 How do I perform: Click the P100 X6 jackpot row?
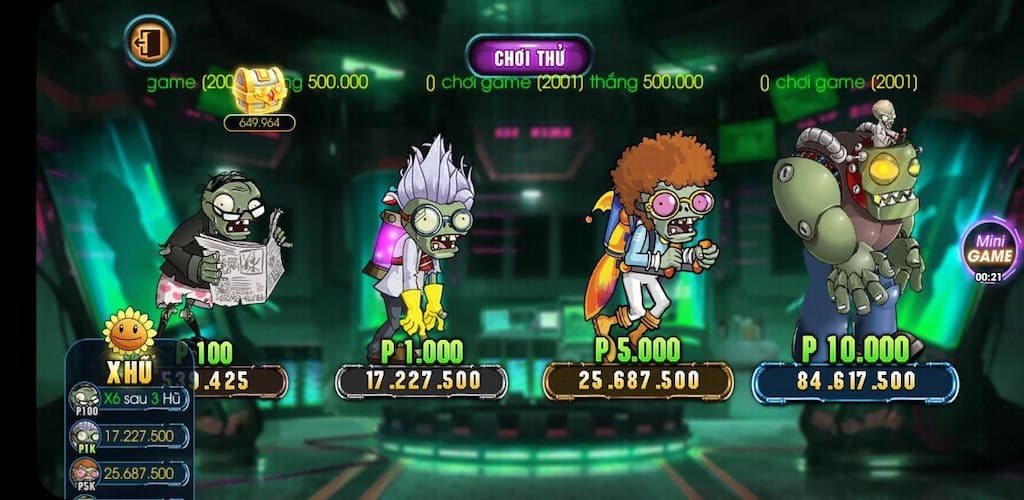[130, 399]
